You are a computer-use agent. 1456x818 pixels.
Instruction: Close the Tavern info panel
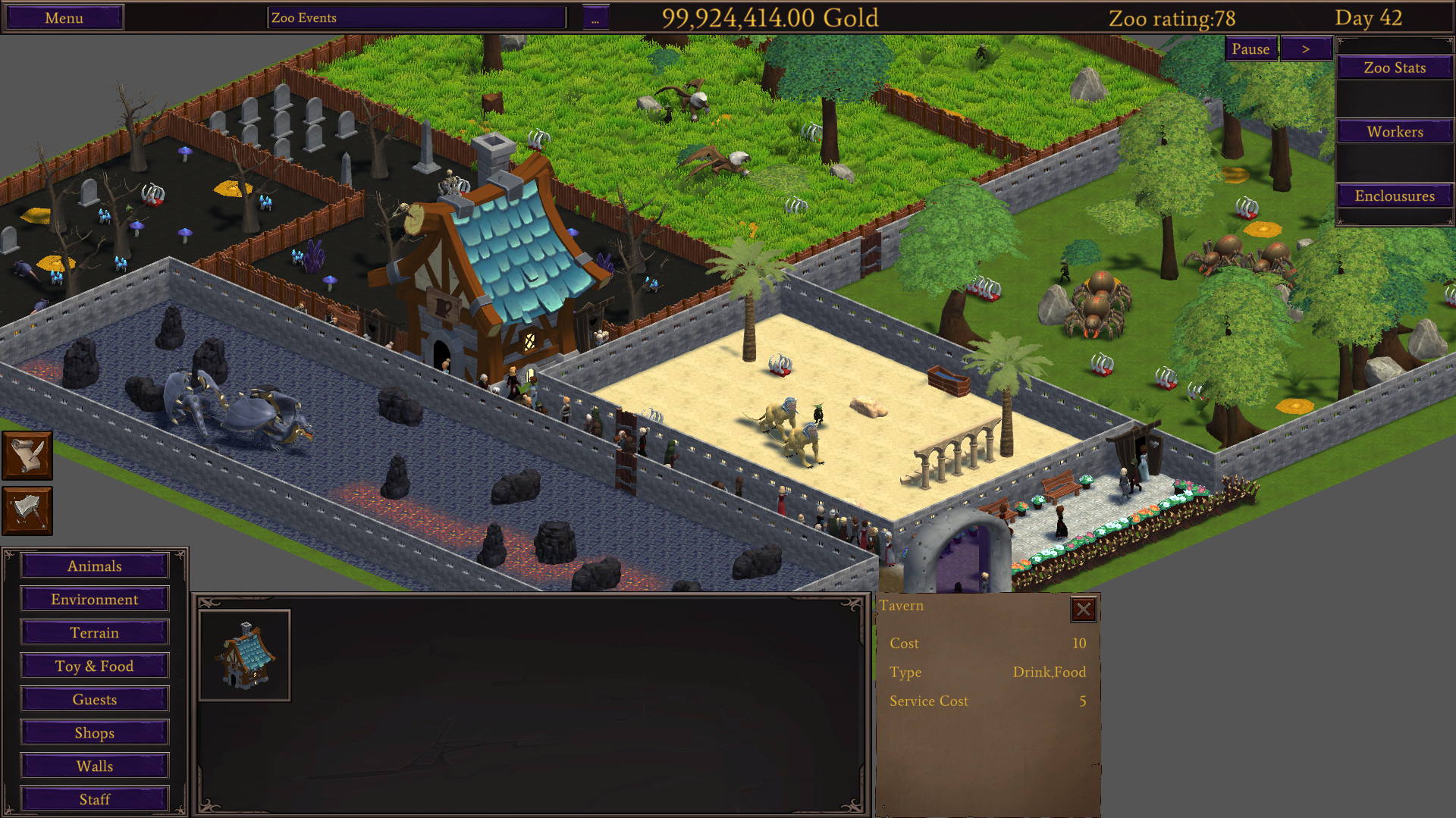point(1083,609)
